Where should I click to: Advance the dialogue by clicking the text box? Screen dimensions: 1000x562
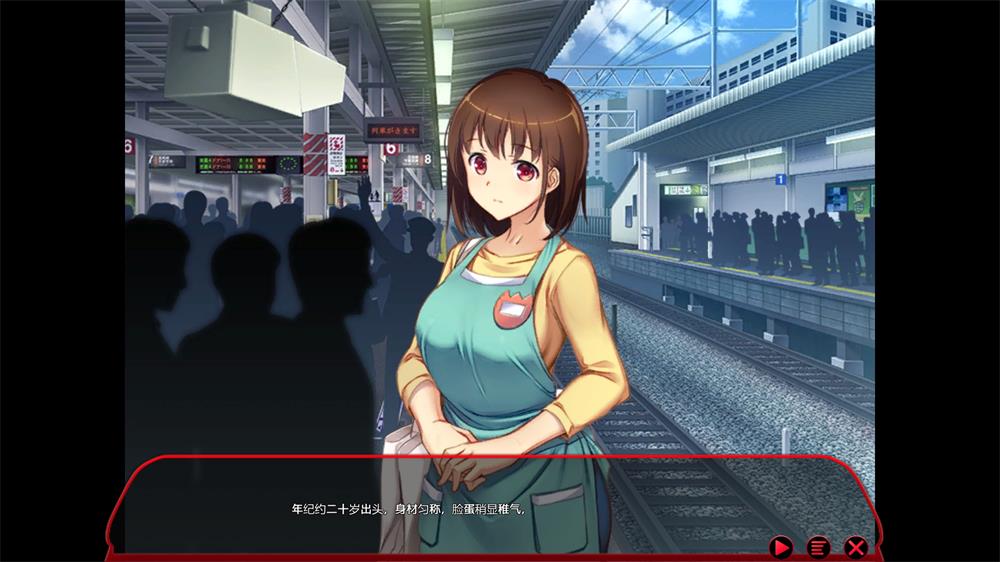pyautogui.click(x=500, y=505)
